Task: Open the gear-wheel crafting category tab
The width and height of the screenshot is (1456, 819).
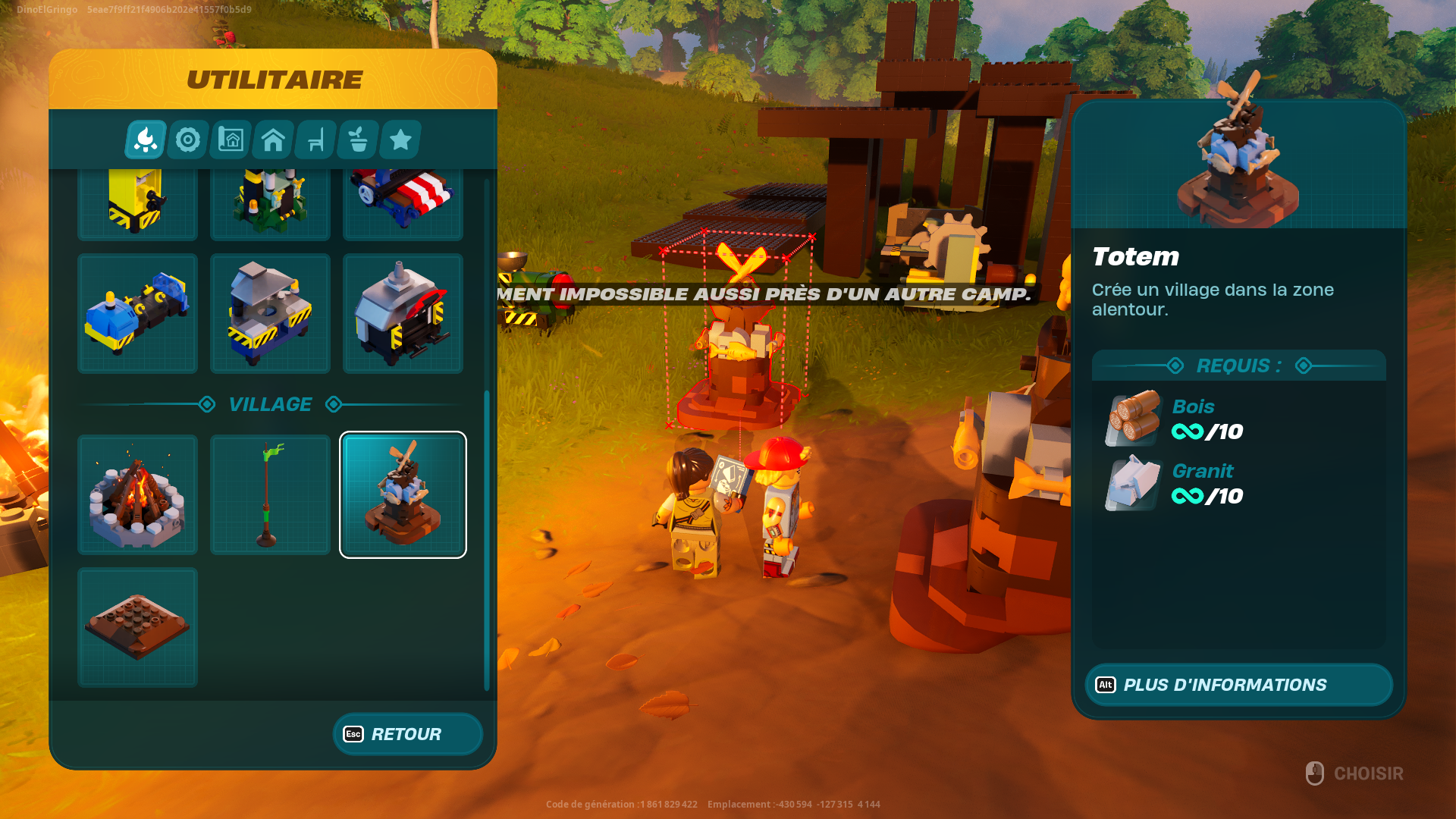Action: point(187,140)
